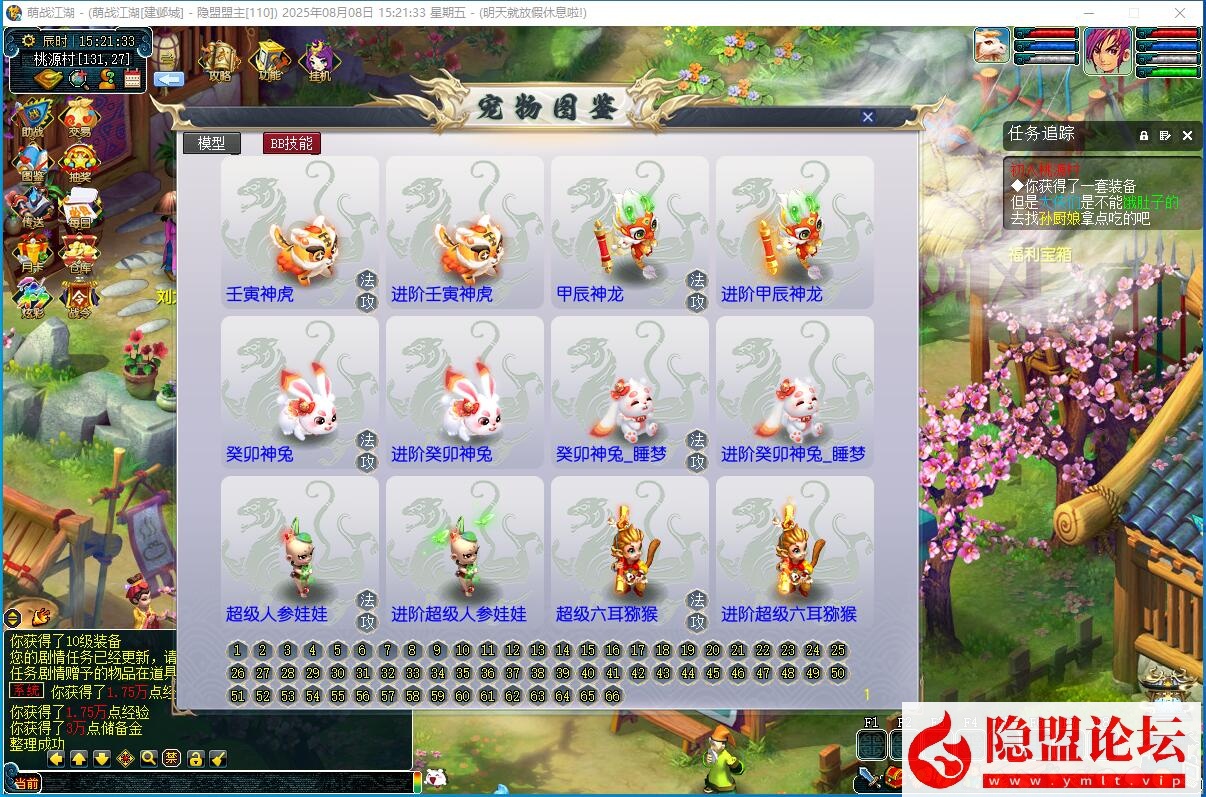Viewport: 1206px width, 797px height.
Task: Select the 壬寅神虎 pet card
Action: 299,232
